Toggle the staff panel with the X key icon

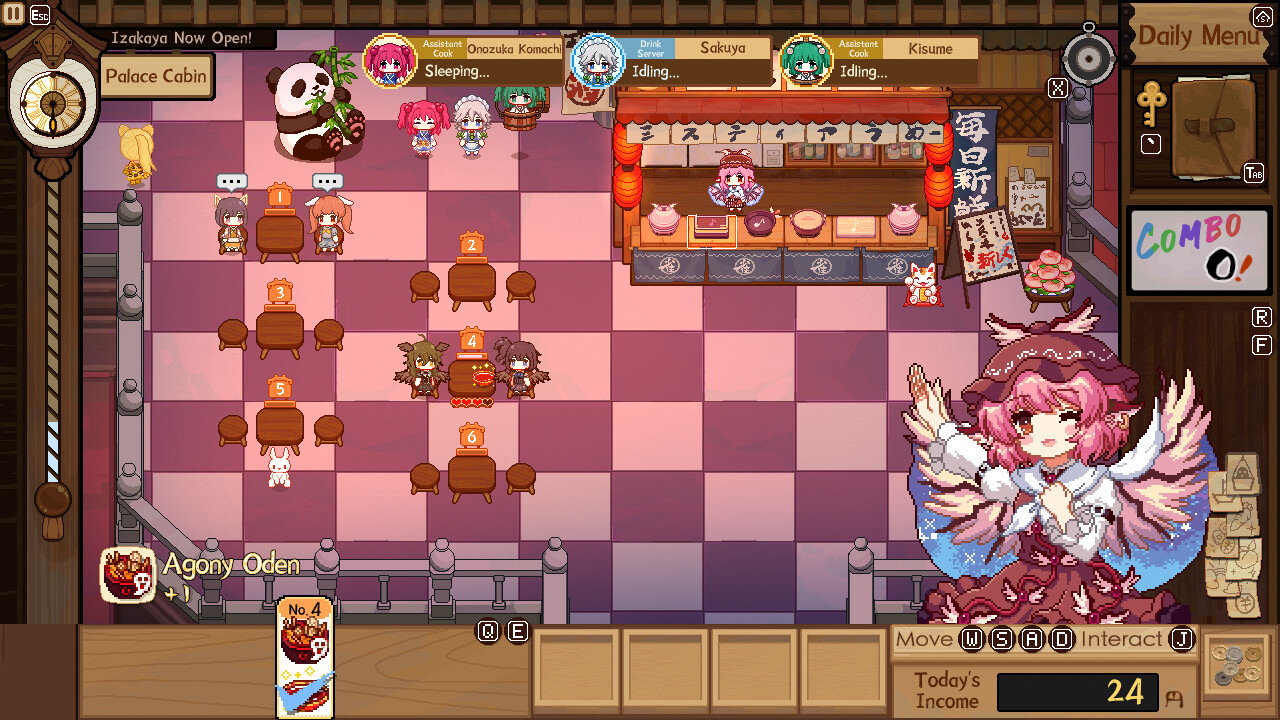(x=1057, y=88)
